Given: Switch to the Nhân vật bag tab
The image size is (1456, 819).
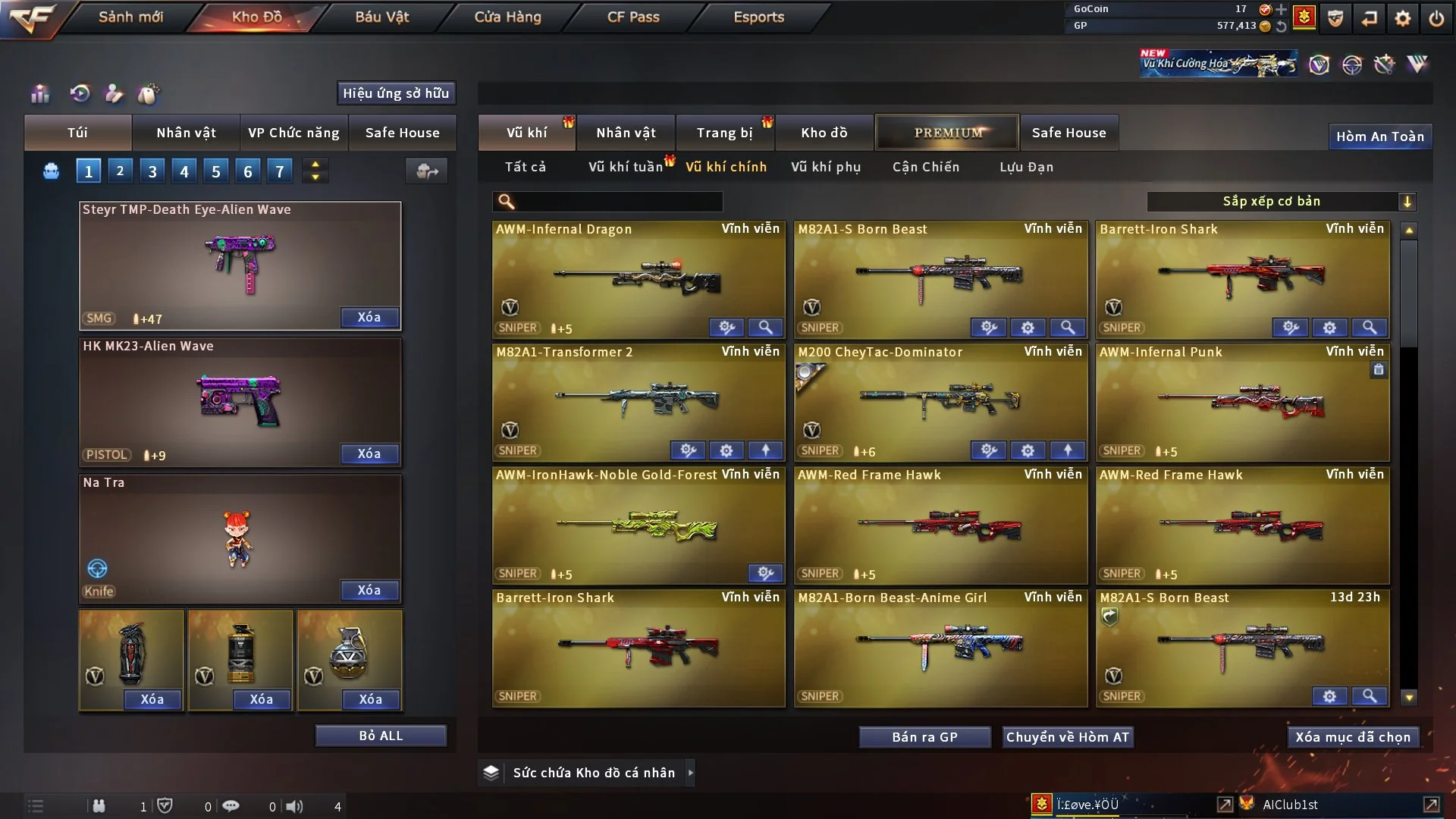Looking at the screenshot, I should [186, 133].
